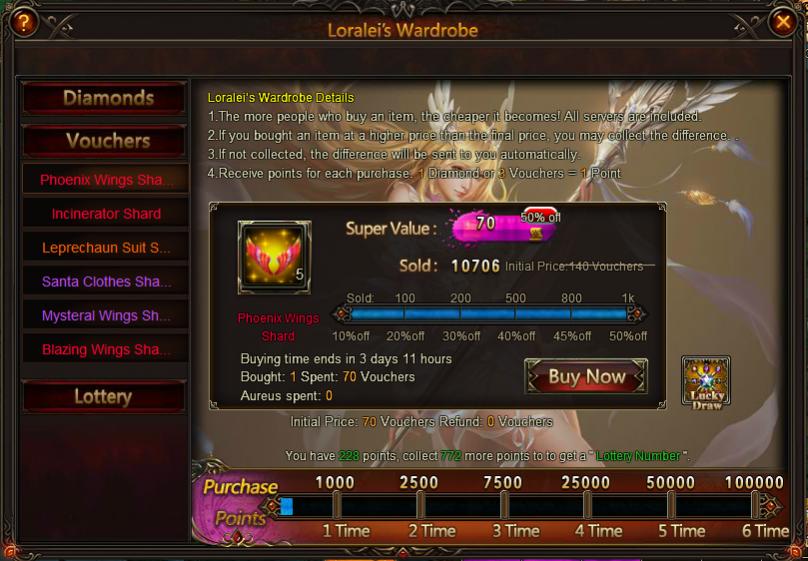Image resolution: width=808 pixels, height=561 pixels.
Task: Choose Blazing Wings Shard entry
Action: [105, 350]
